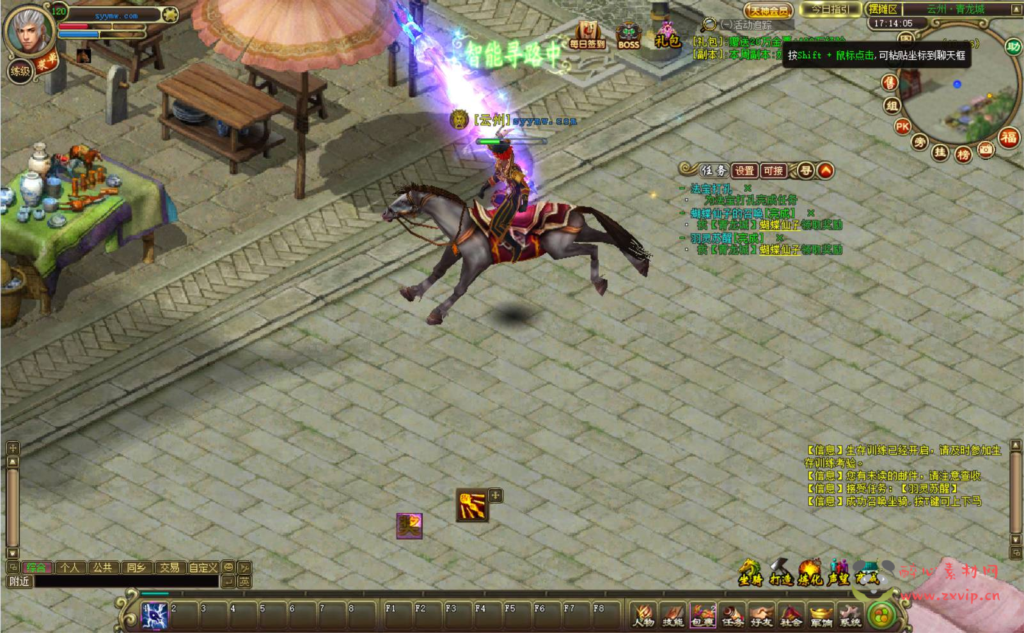Click the red 福 welfare button
The width and height of the screenshot is (1024, 633).
pyautogui.click(x=1009, y=137)
